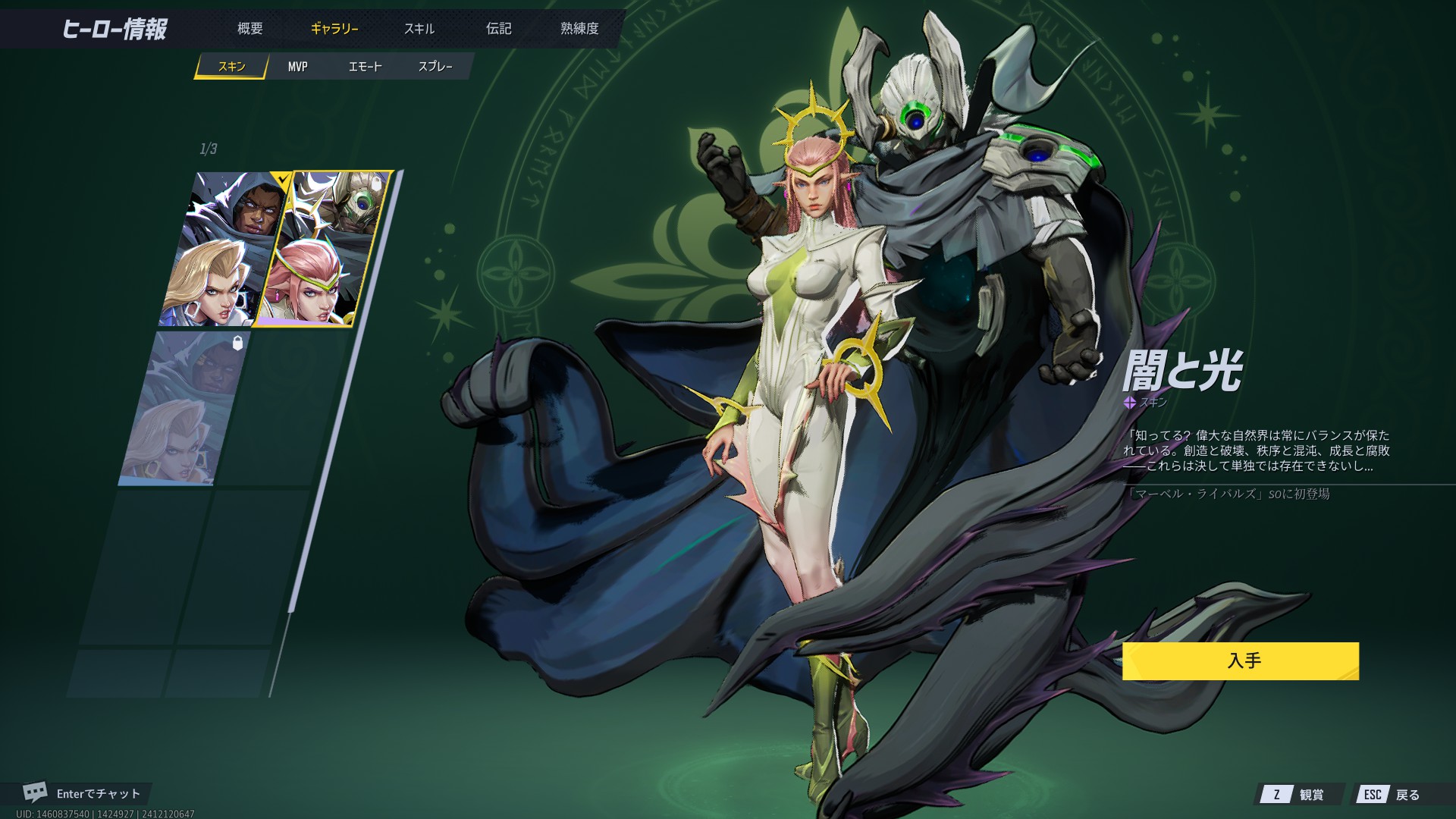Open the Enterでチャット chat box
Image resolution: width=1456 pixels, height=819 pixels.
(86, 793)
